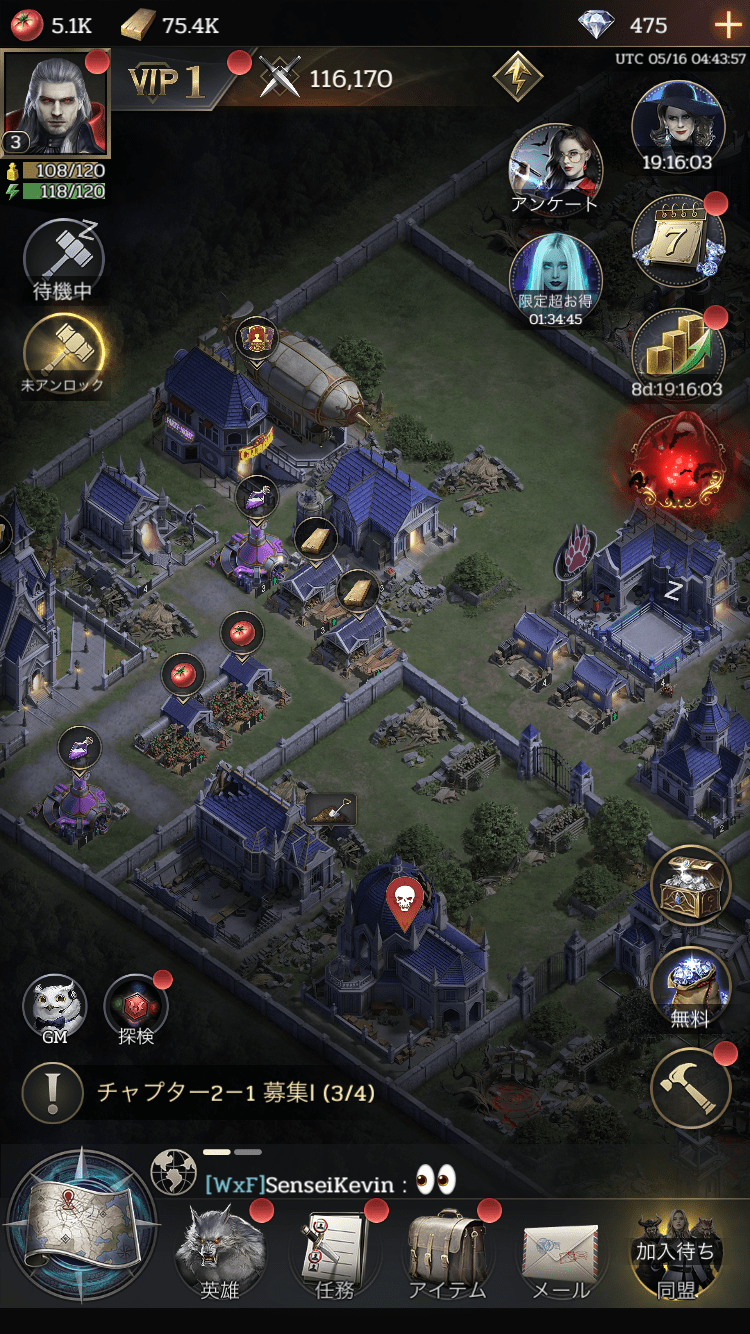This screenshot has width=750, height=1334.
Task: Open the player avatar profile
Action: point(56,103)
